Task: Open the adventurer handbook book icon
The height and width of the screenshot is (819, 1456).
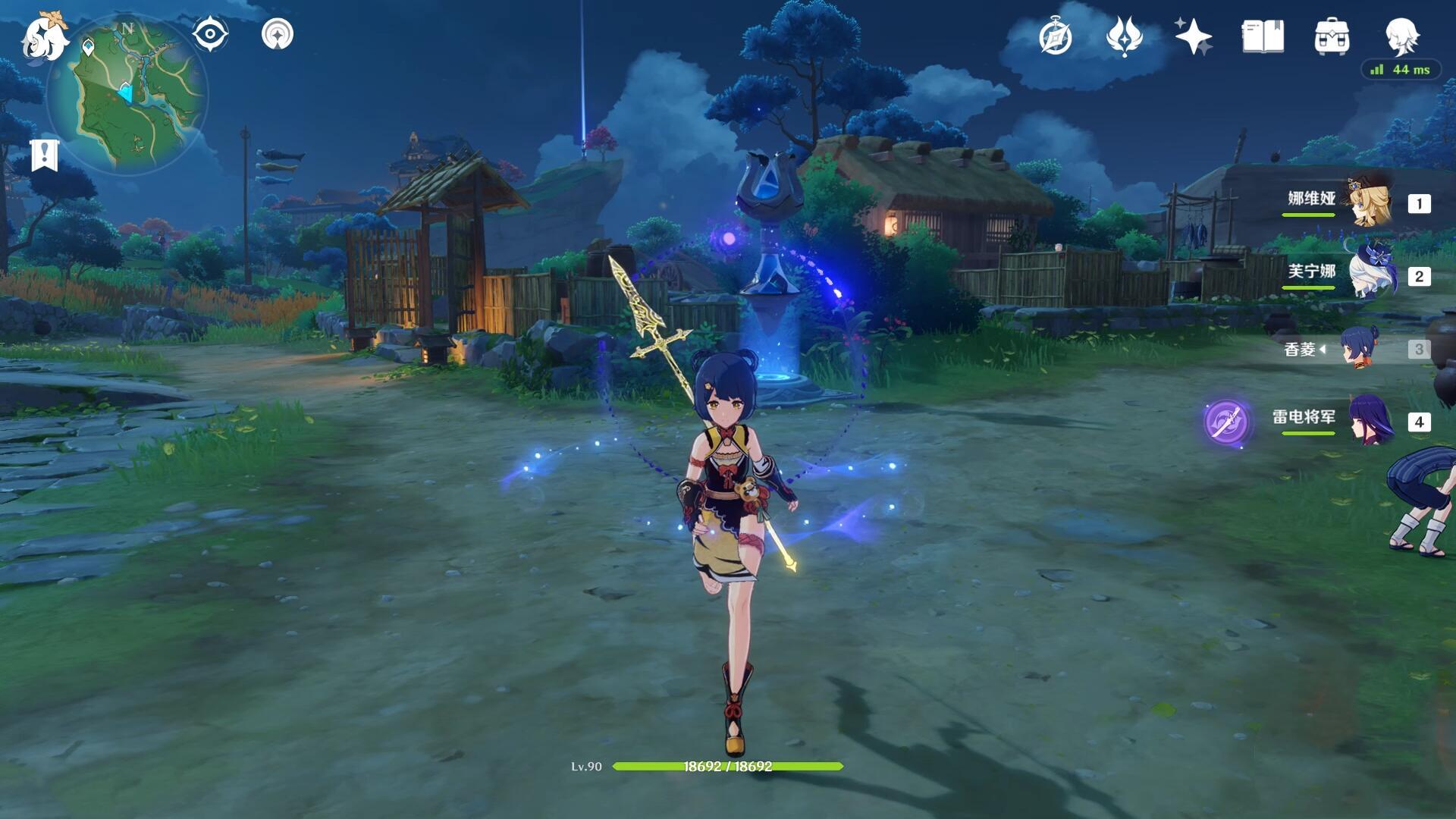Action: point(1263,36)
